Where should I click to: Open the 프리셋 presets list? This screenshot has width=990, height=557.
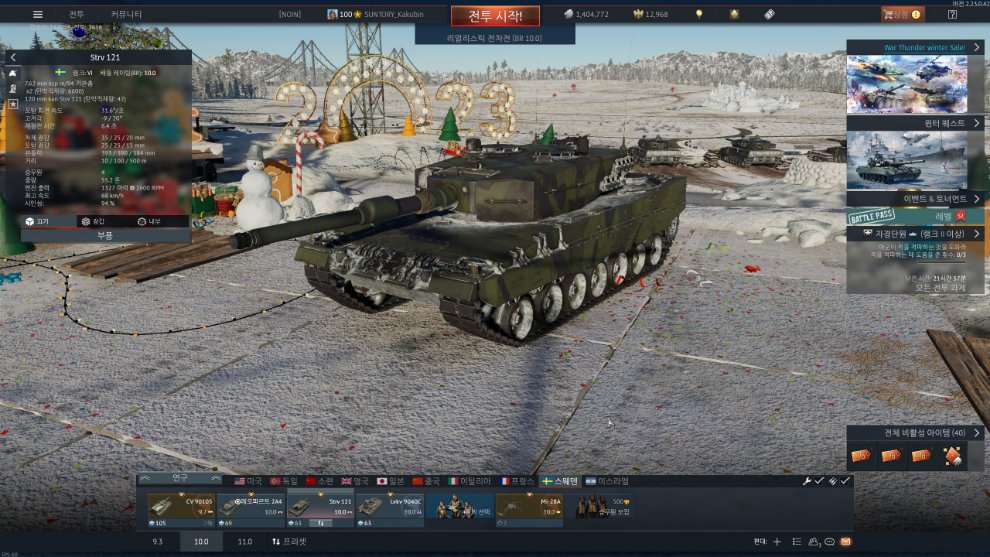(290, 541)
